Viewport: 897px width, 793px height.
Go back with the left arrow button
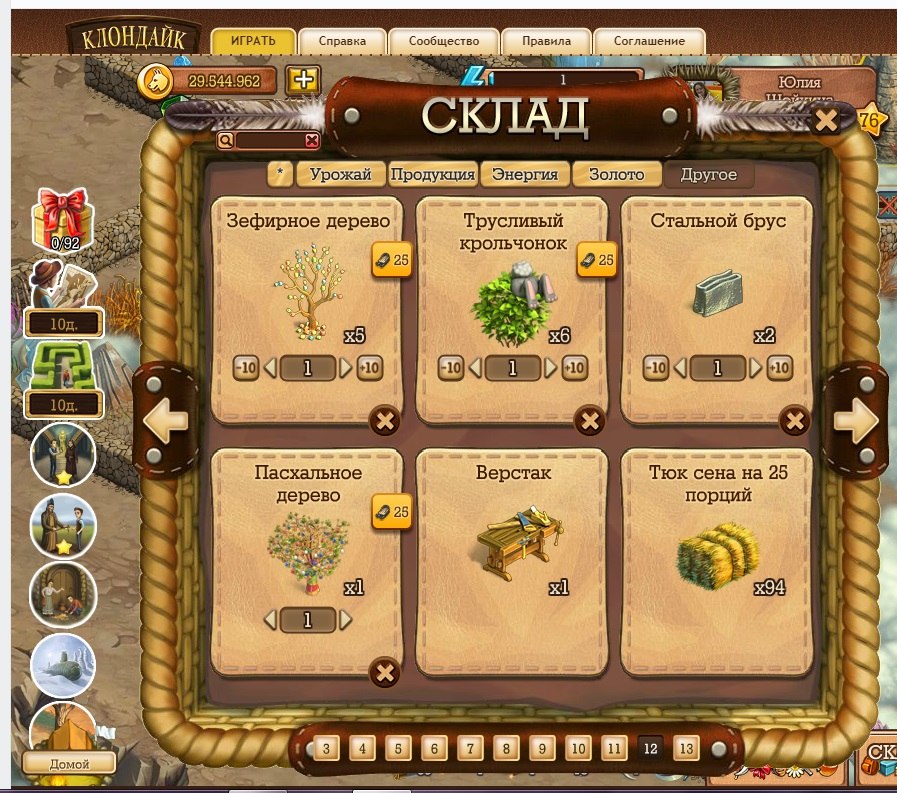165,421
